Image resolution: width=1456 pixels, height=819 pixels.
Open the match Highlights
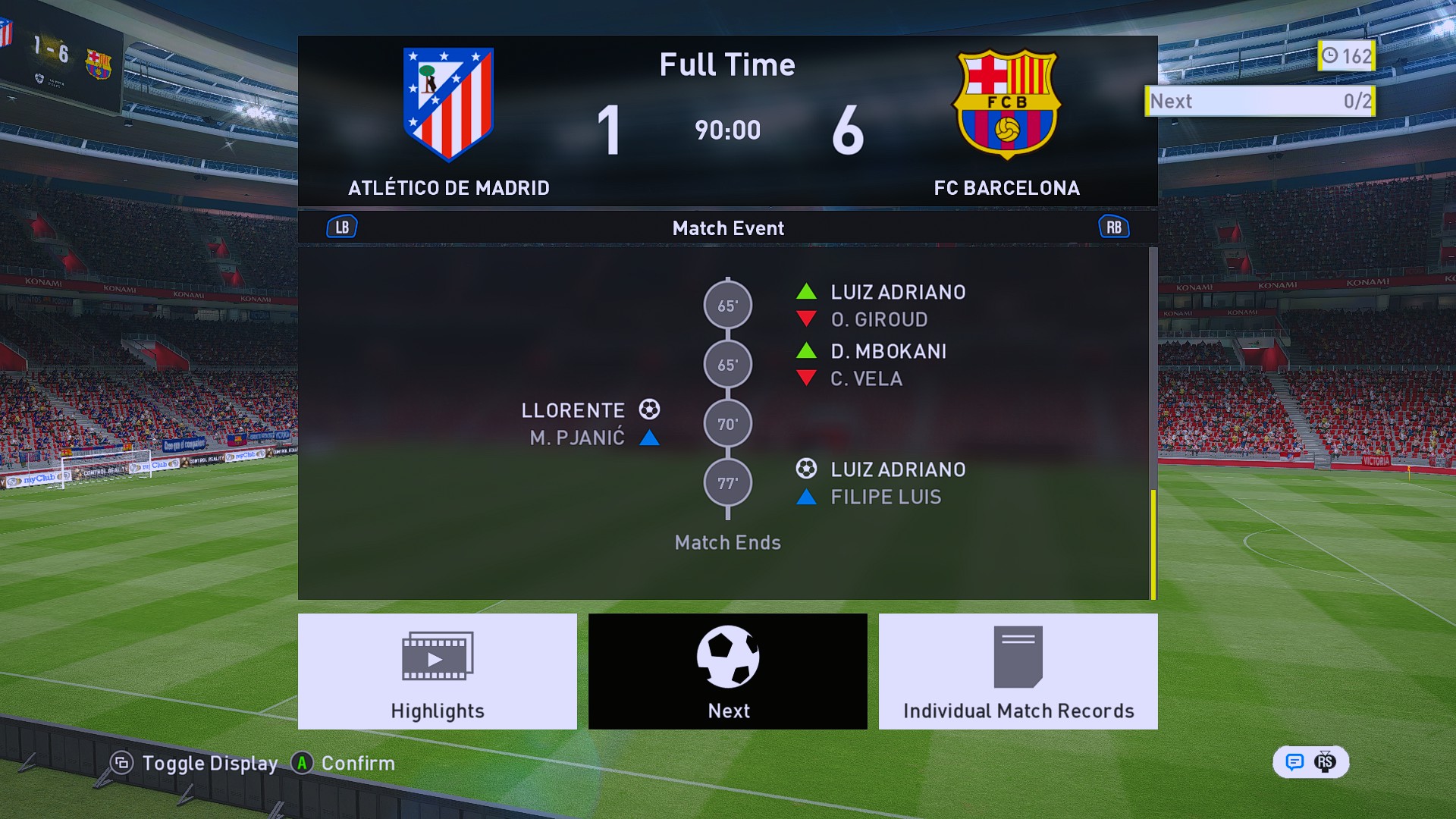[438, 671]
